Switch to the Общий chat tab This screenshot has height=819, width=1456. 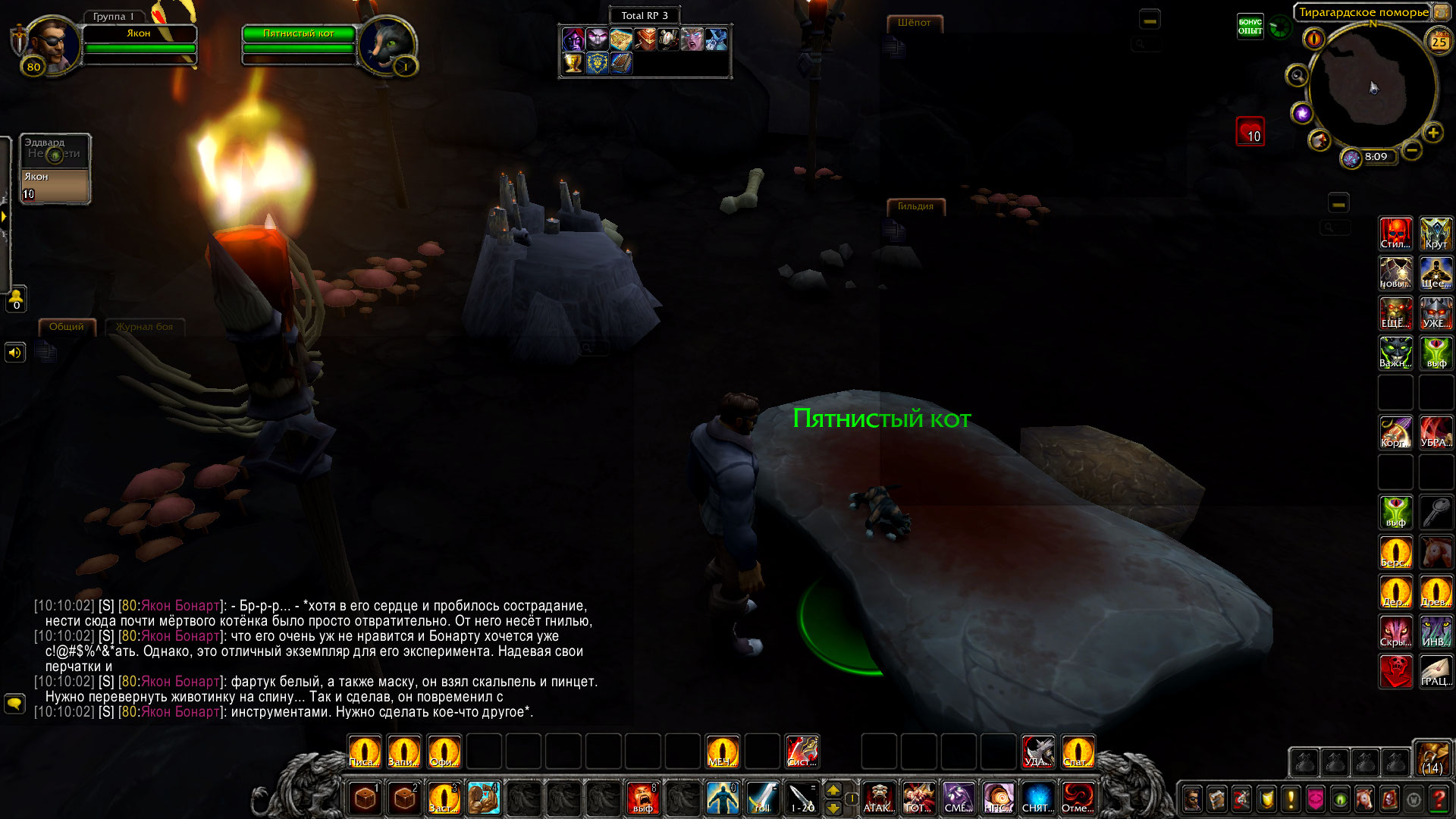pyautogui.click(x=67, y=327)
